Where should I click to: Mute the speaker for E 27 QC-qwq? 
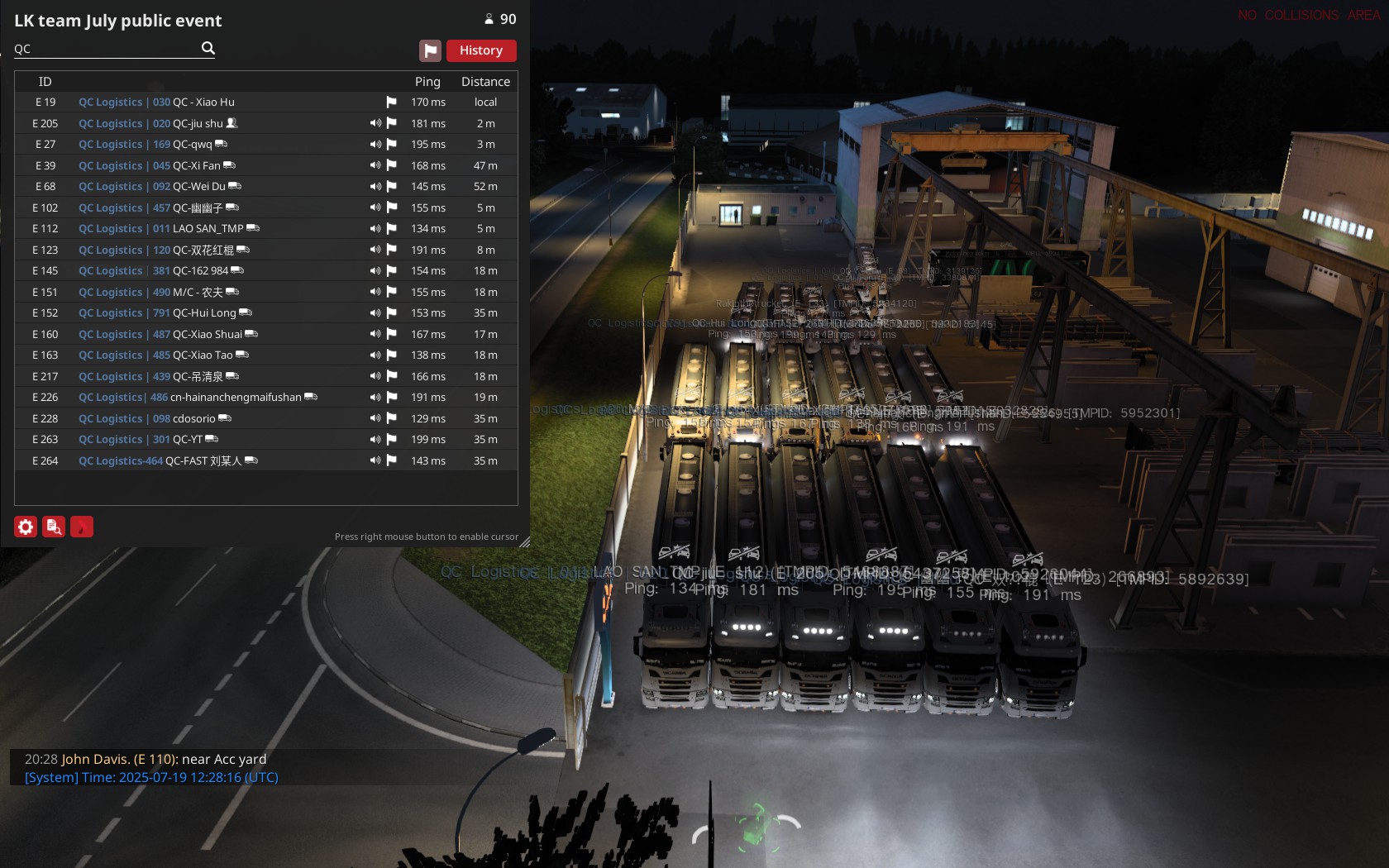click(x=375, y=144)
